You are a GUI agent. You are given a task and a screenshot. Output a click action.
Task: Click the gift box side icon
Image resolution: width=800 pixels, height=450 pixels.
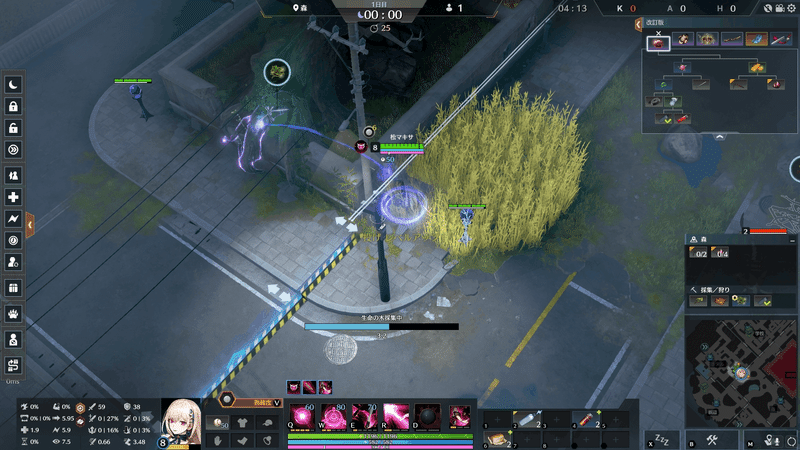pyautogui.click(x=14, y=288)
